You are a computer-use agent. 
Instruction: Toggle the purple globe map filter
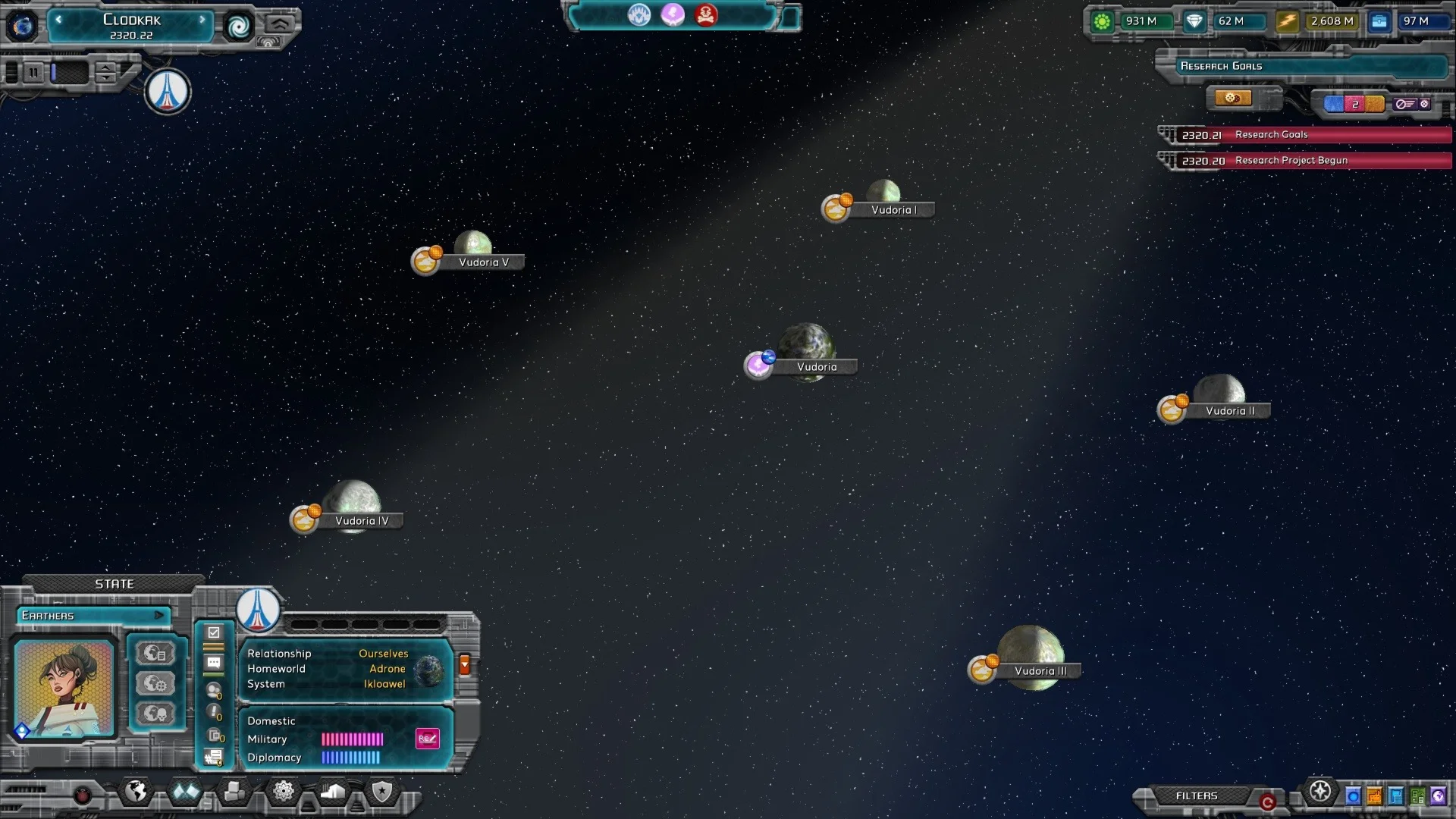click(1438, 796)
